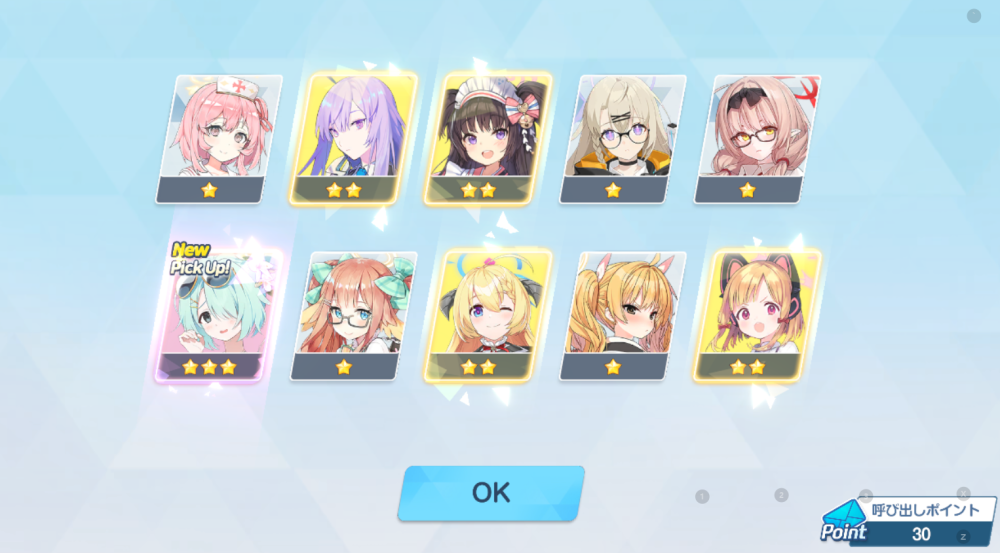The width and height of the screenshot is (1000, 553).
Task: Choose the purple long-haired two-star card
Action: tap(353, 138)
